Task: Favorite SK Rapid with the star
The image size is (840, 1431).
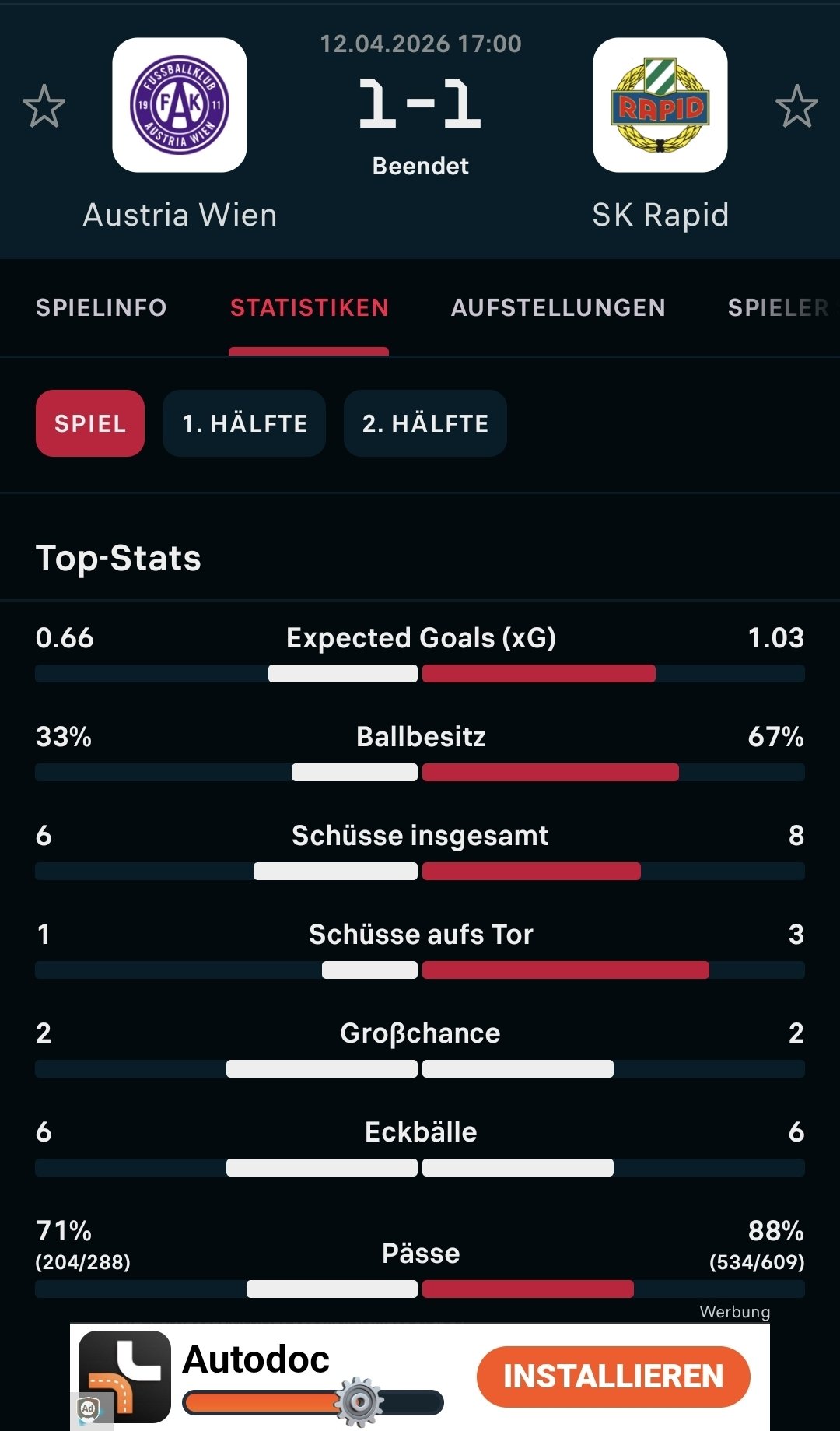Action: pos(796,106)
